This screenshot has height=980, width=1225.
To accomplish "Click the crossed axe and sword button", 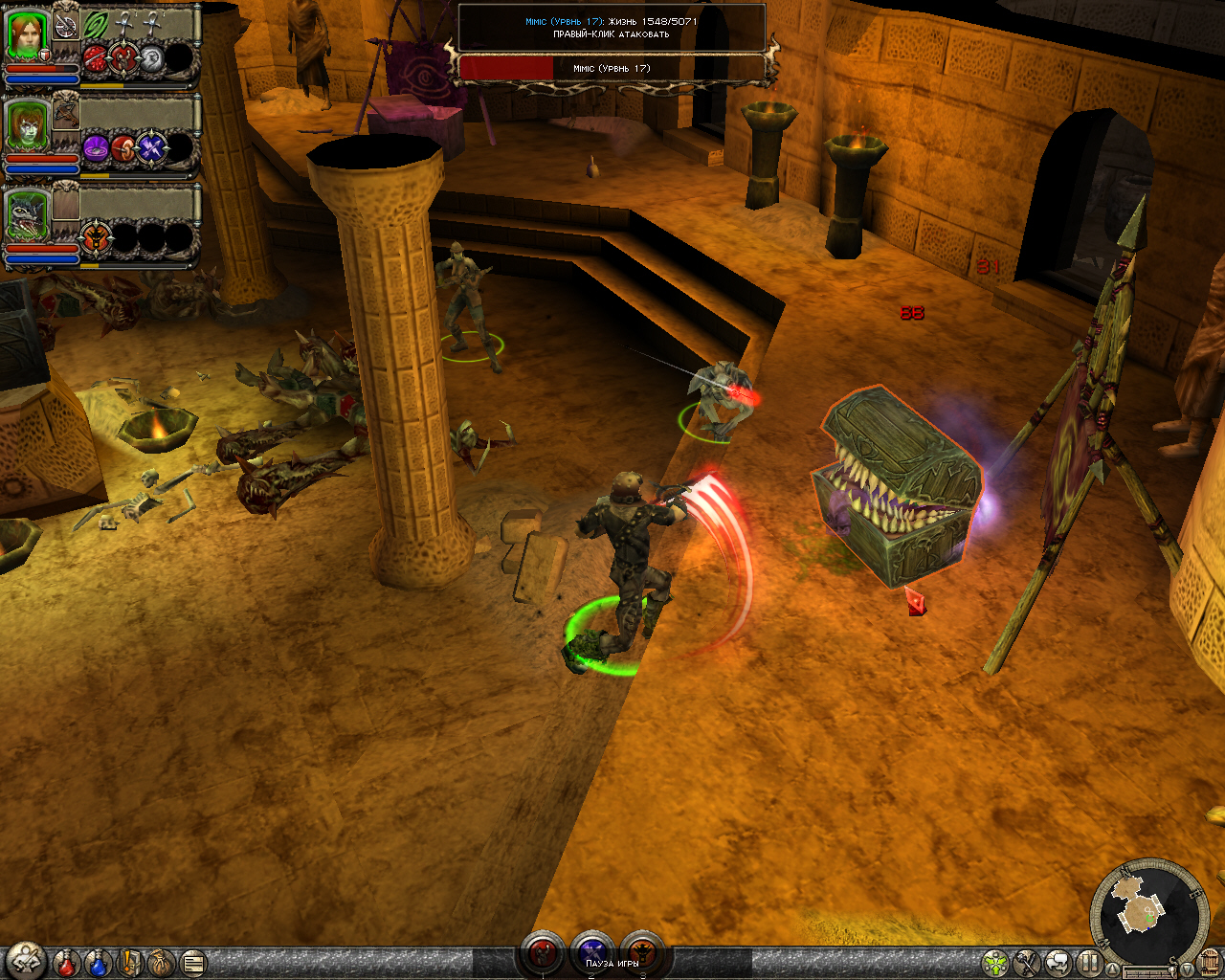I will (x=1027, y=963).
